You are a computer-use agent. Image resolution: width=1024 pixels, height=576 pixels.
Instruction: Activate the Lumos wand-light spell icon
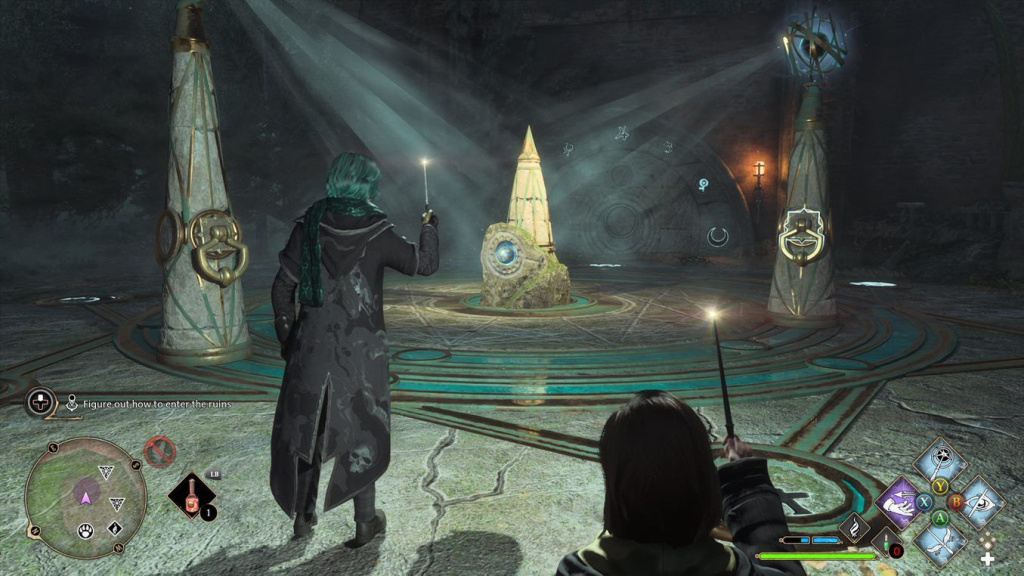[x=941, y=460]
